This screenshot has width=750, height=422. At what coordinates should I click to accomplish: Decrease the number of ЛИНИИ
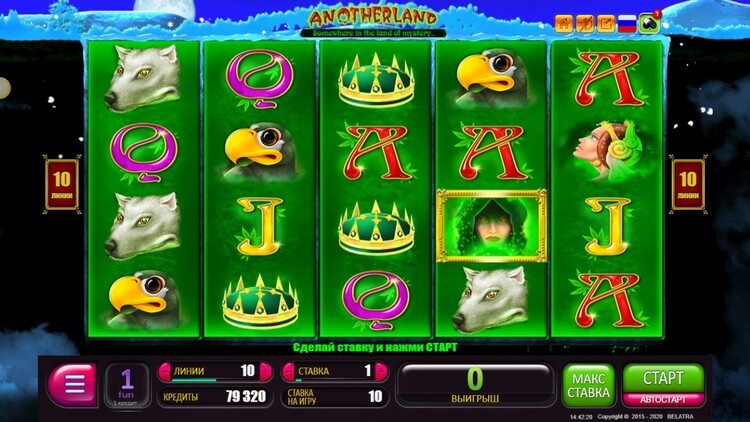(166, 371)
